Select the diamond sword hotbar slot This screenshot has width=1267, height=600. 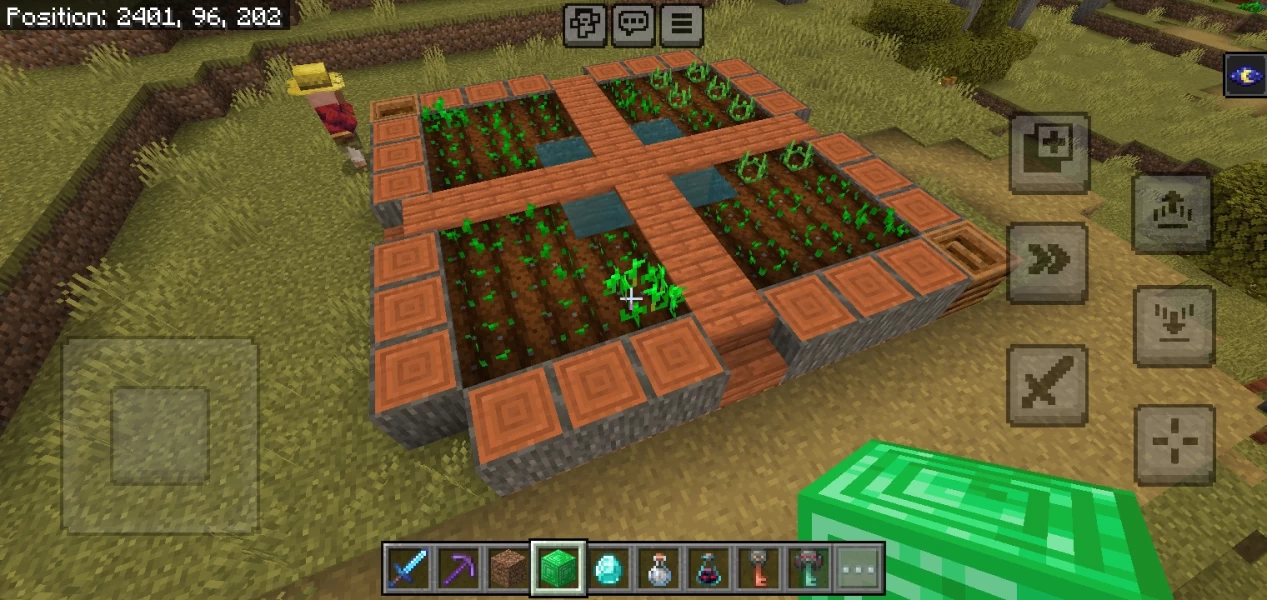(x=407, y=570)
